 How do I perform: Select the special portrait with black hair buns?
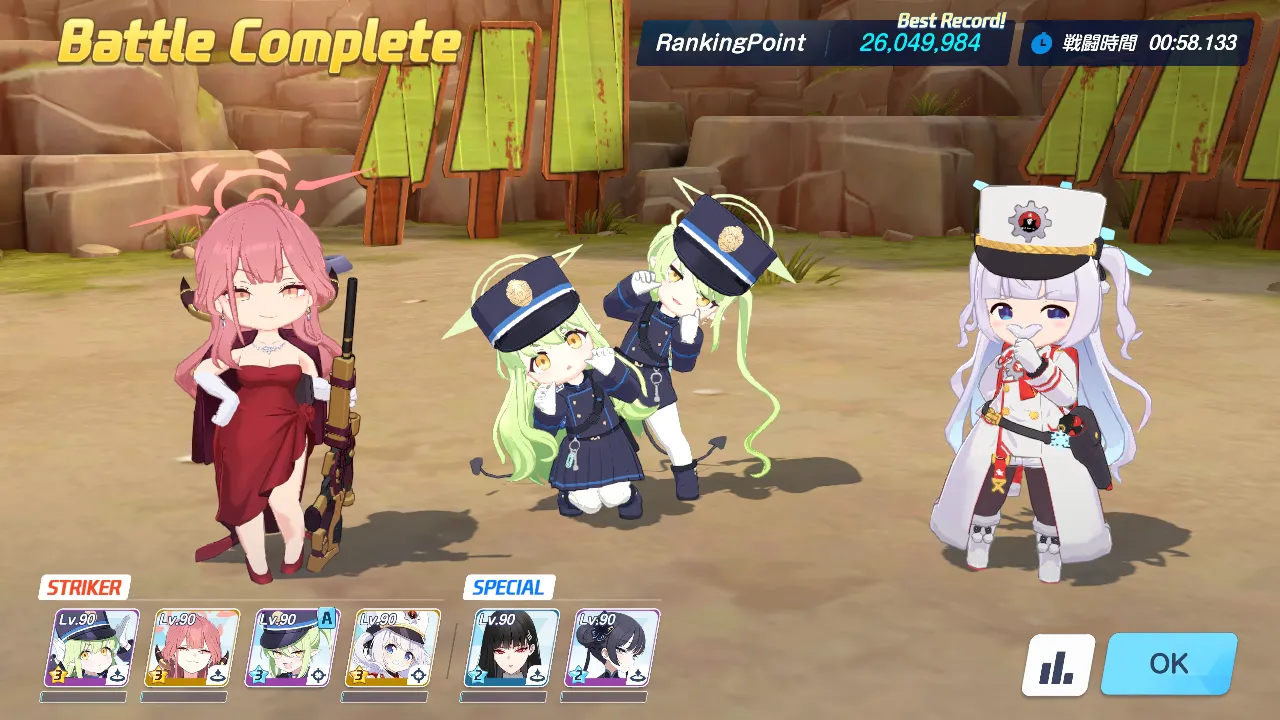(613, 648)
